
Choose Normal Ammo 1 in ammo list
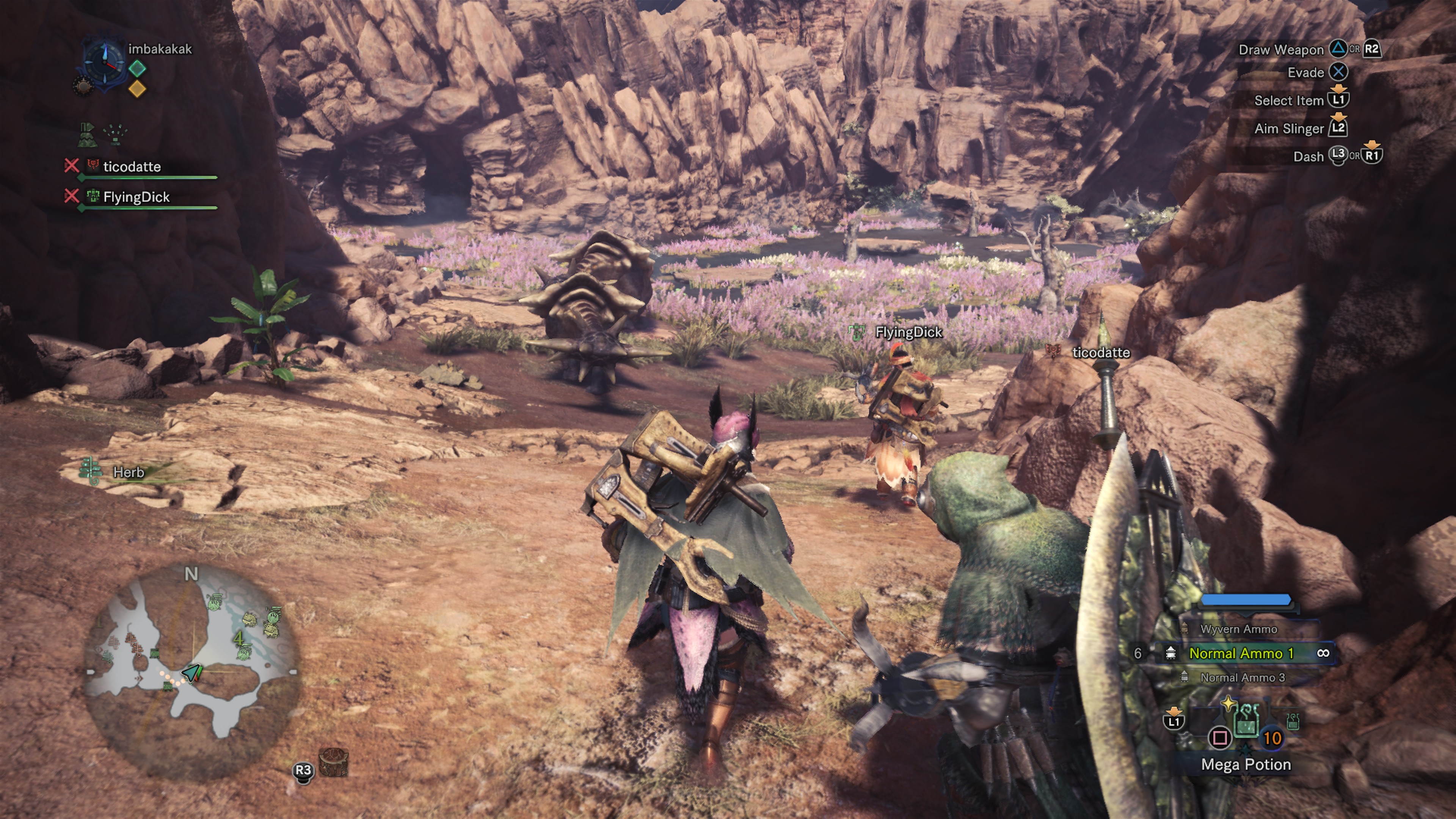[1241, 653]
